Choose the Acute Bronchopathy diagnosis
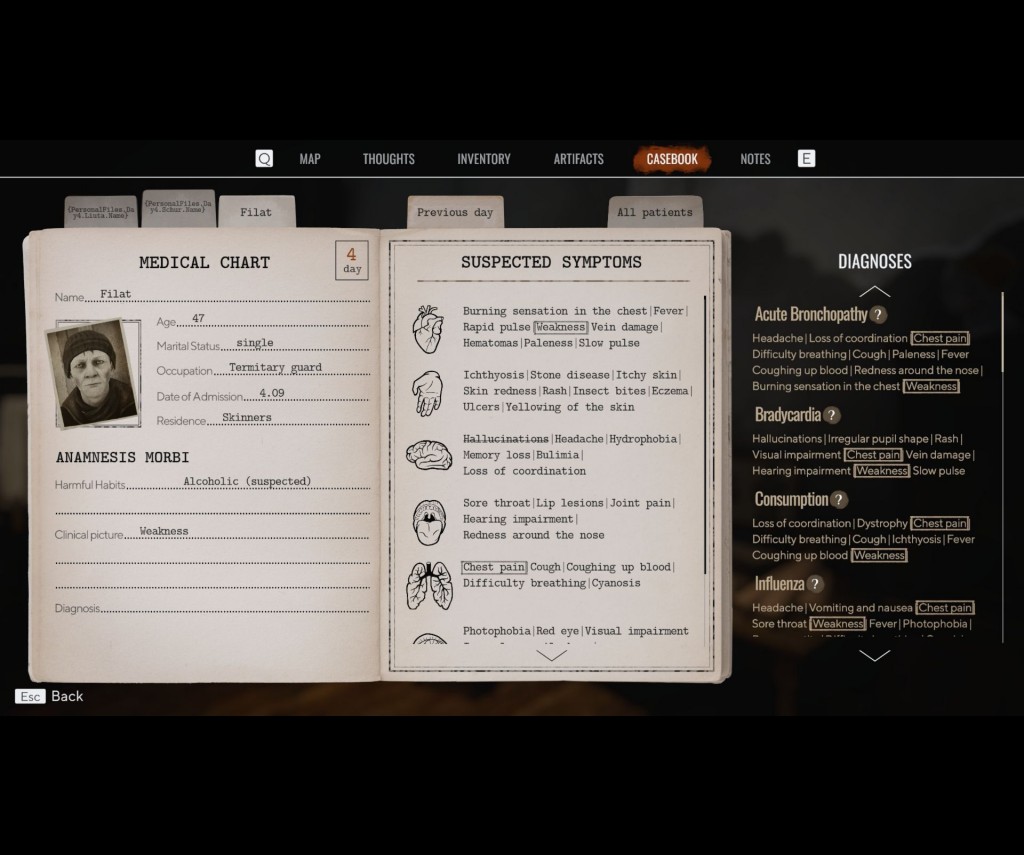 [811, 314]
